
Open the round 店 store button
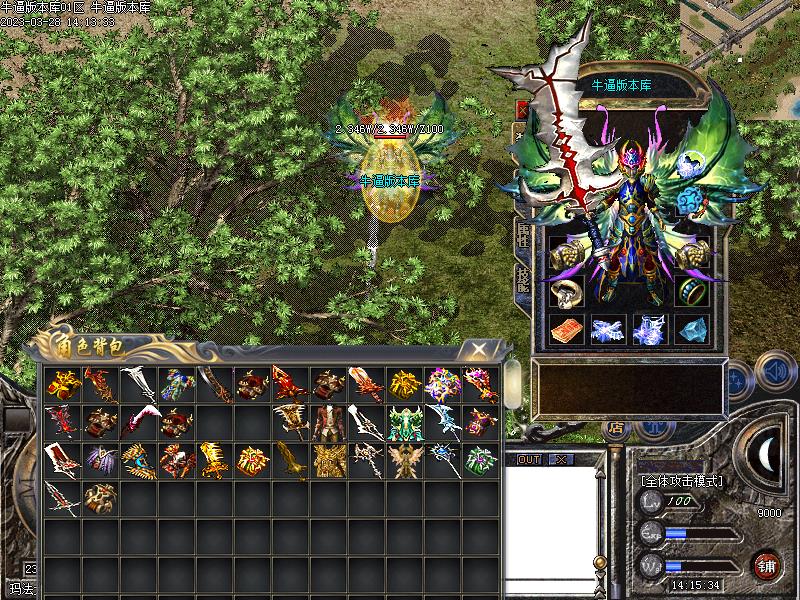(x=615, y=428)
